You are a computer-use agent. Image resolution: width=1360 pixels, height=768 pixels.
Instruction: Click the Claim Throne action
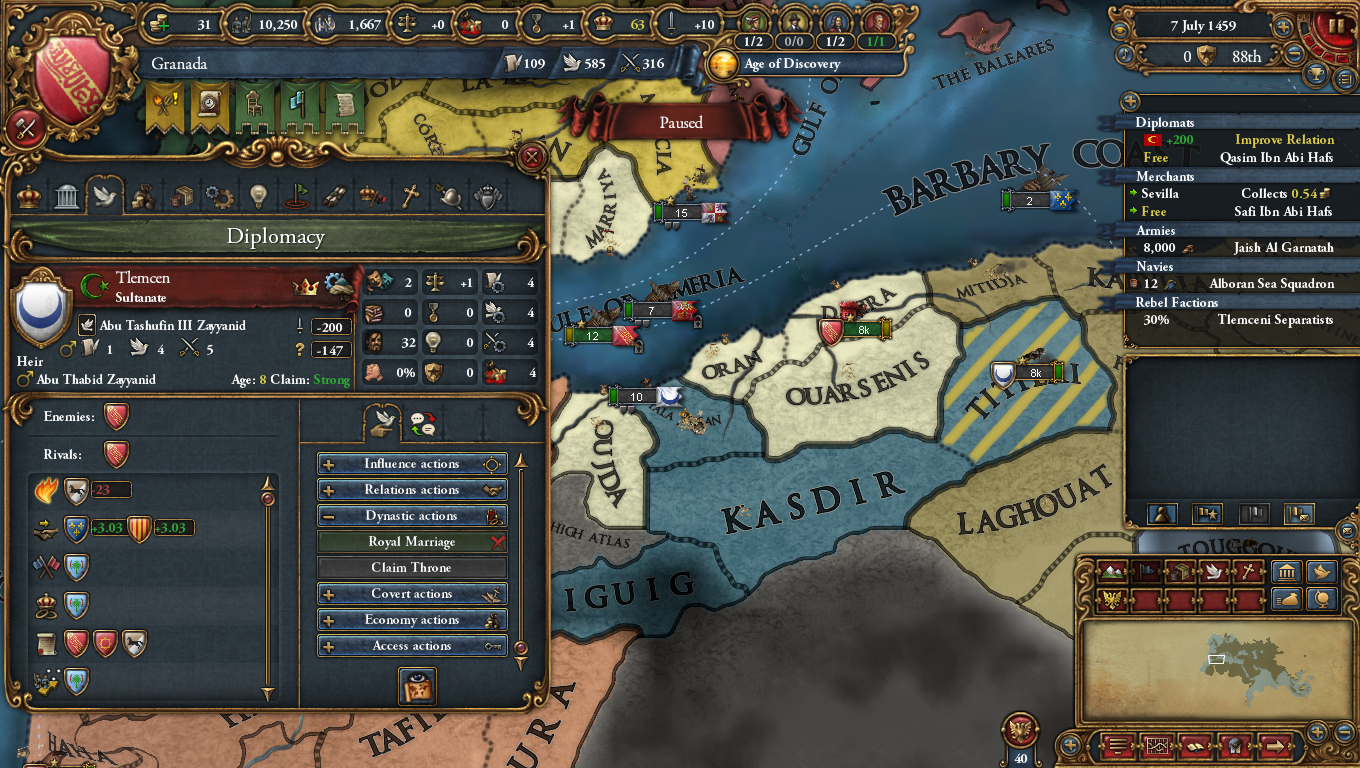(x=412, y=567)
